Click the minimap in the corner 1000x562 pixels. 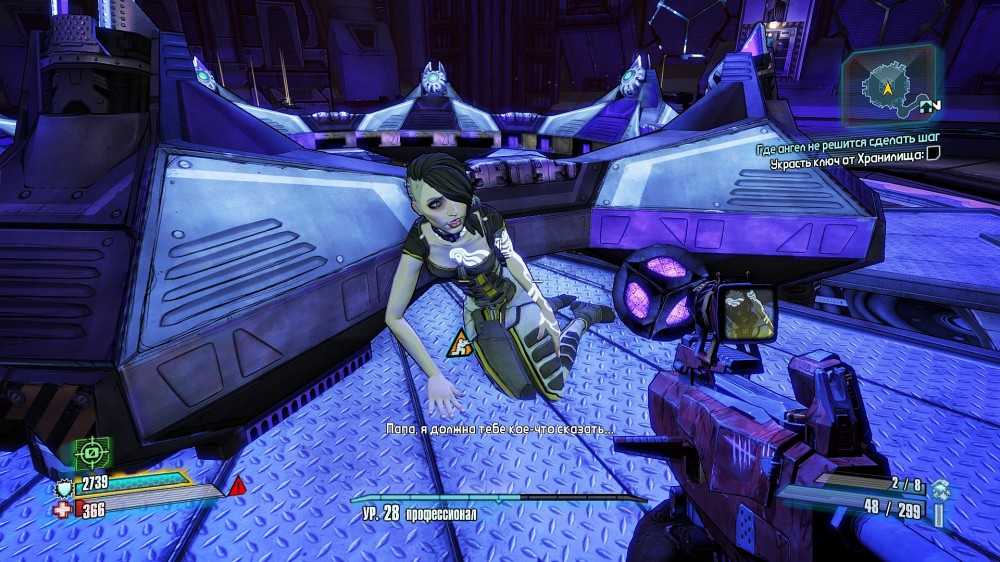click(x=888, y=85)
